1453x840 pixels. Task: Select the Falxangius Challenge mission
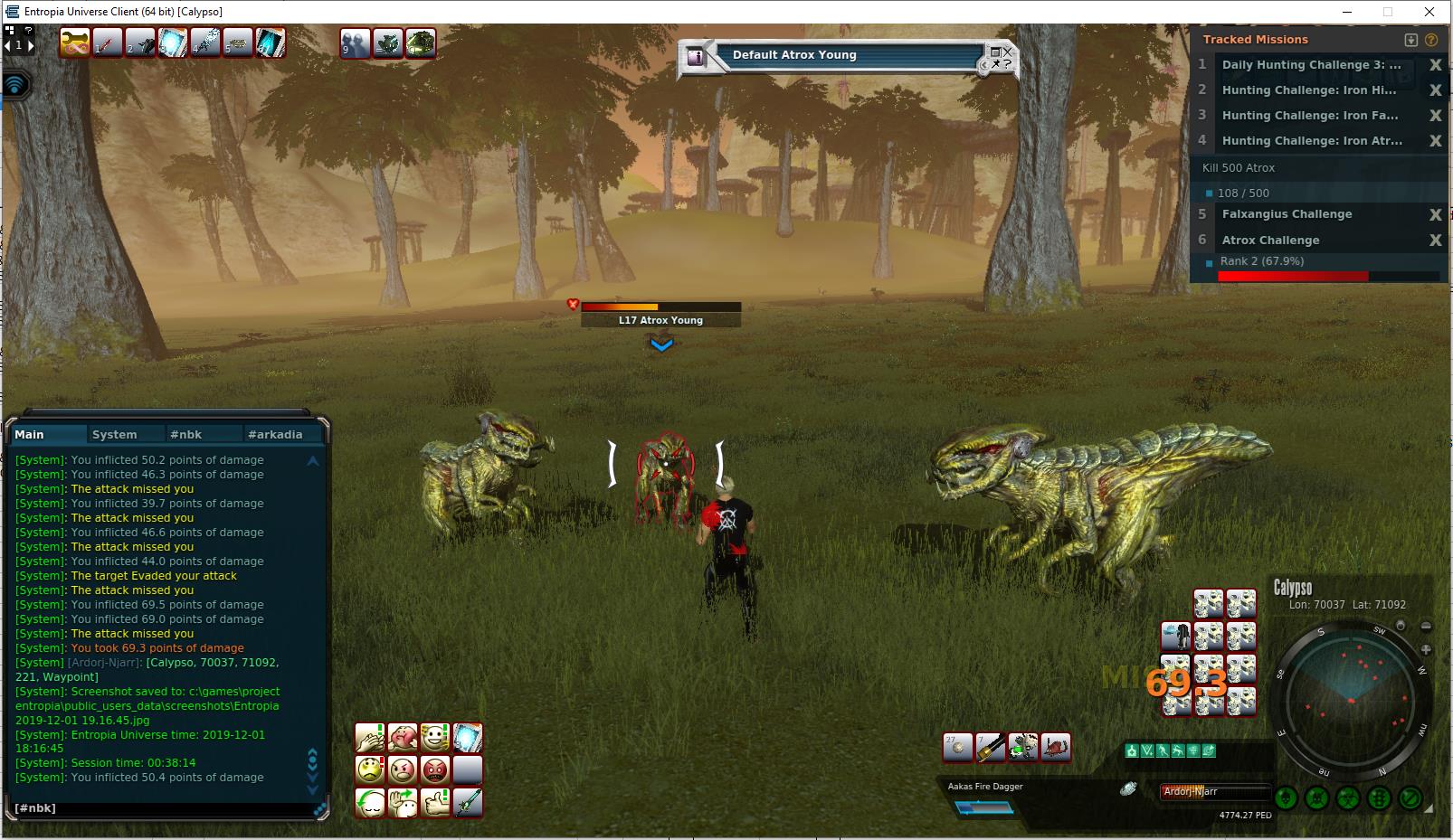click(1287, 214)
